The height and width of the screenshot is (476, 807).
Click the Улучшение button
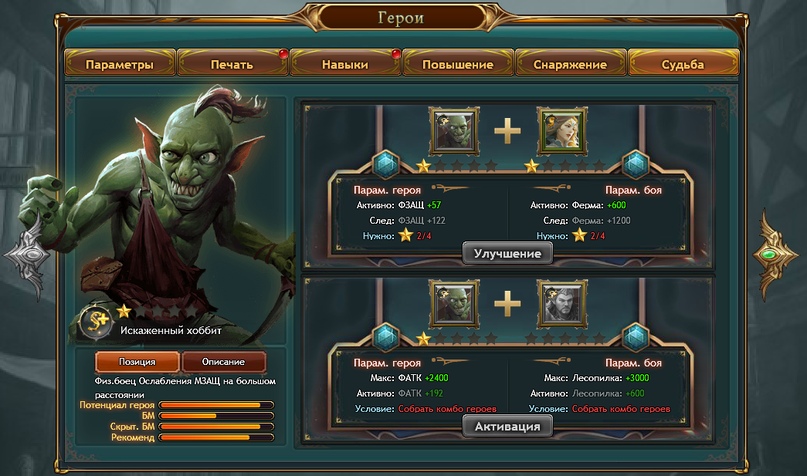(x=507, y=254)
